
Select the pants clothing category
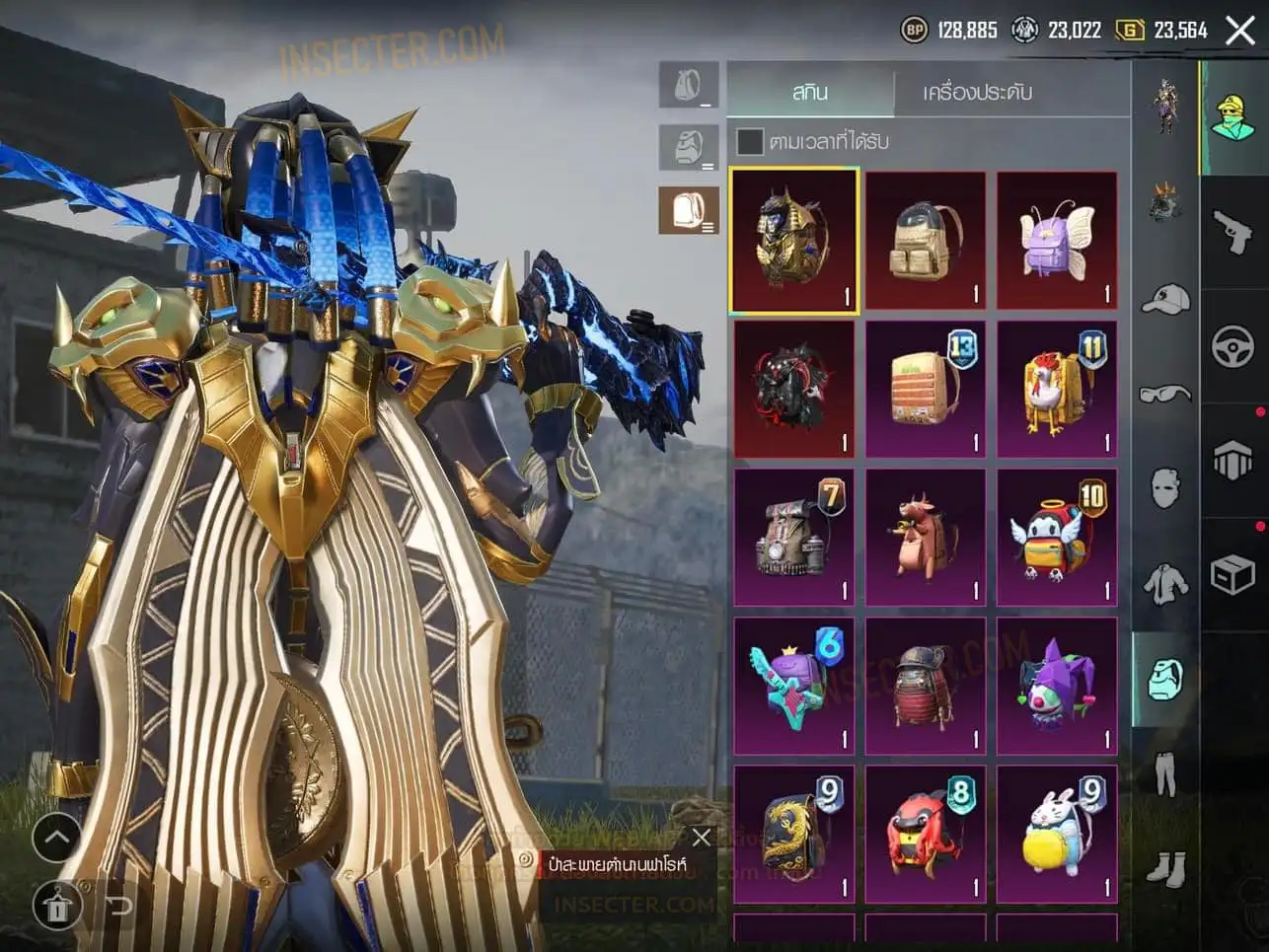1165,772
